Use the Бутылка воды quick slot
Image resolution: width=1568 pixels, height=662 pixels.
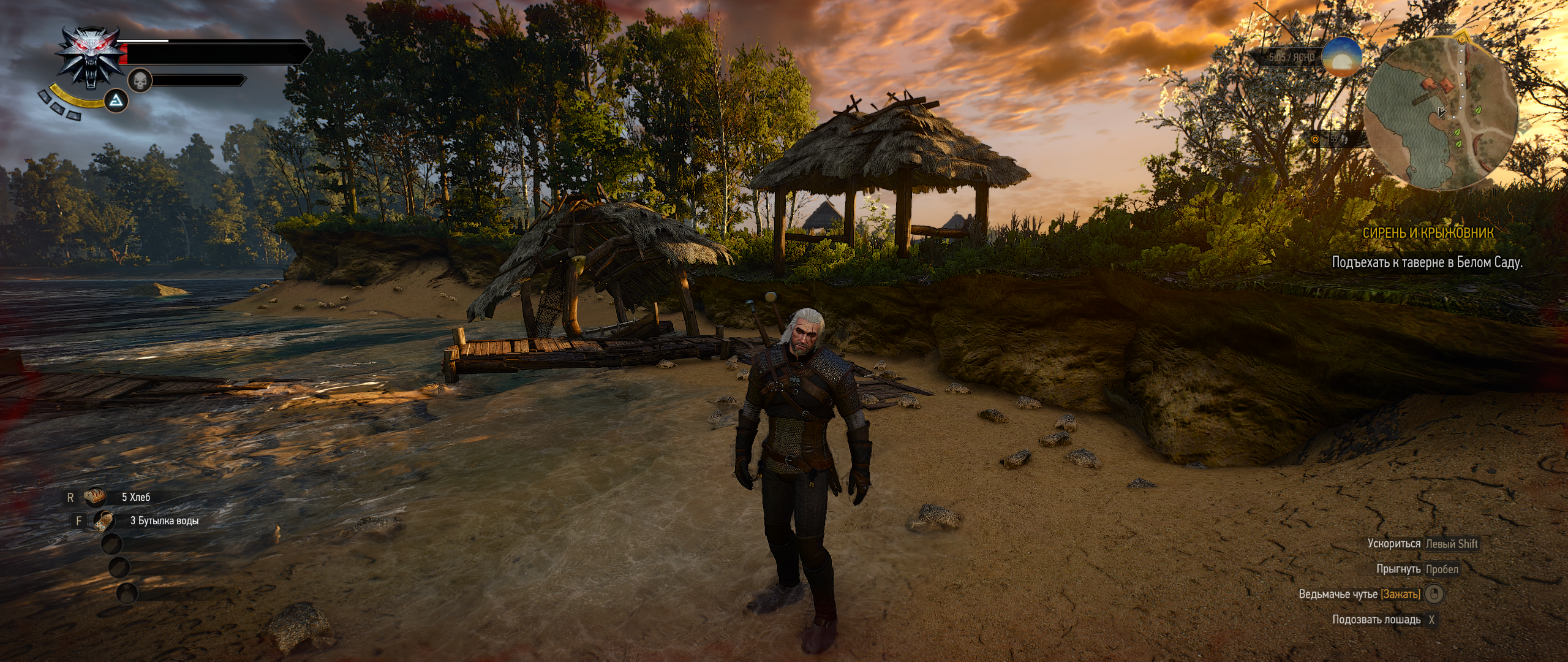click(104, 521)
